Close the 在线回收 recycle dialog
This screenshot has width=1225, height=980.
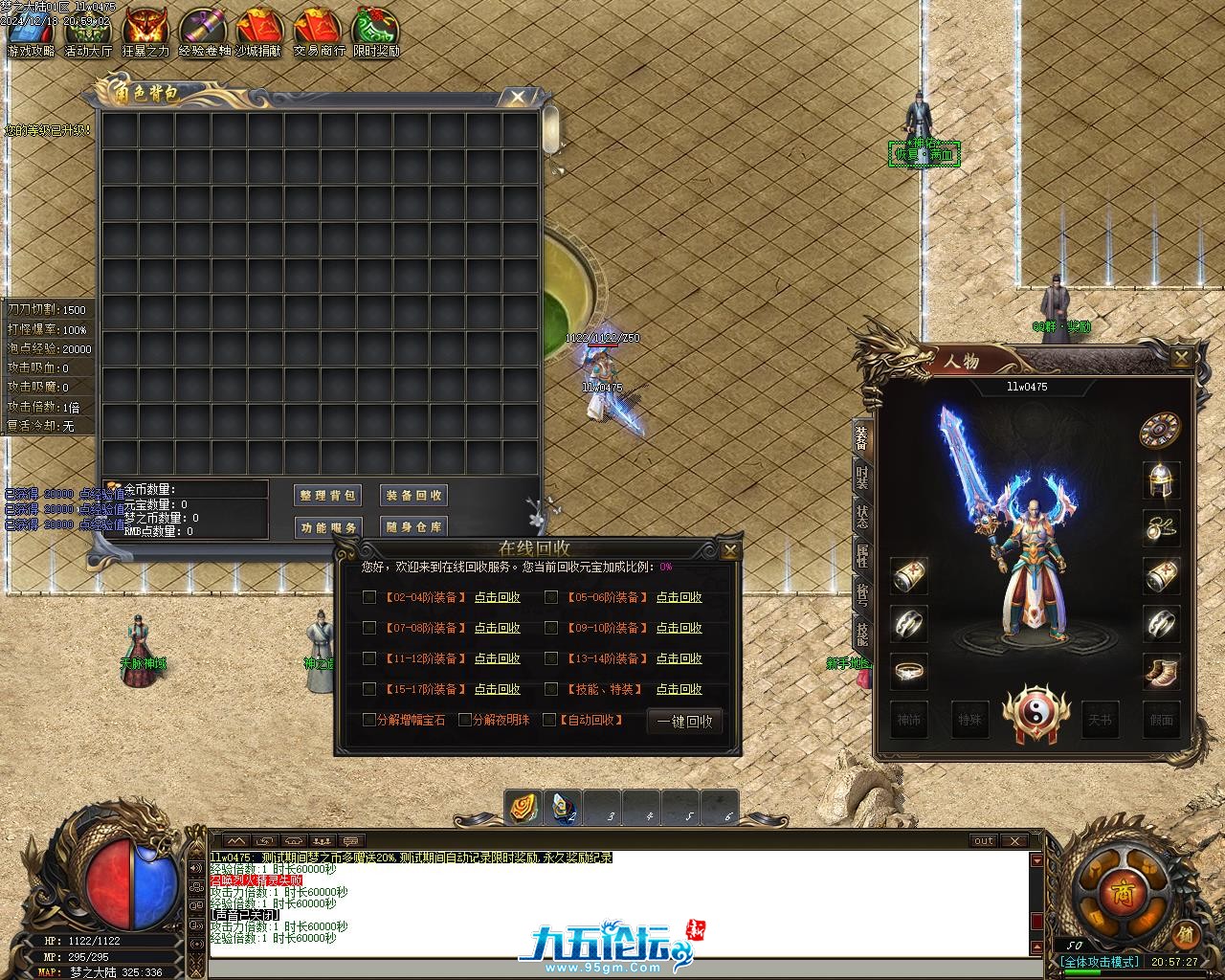tap(730, 550)
